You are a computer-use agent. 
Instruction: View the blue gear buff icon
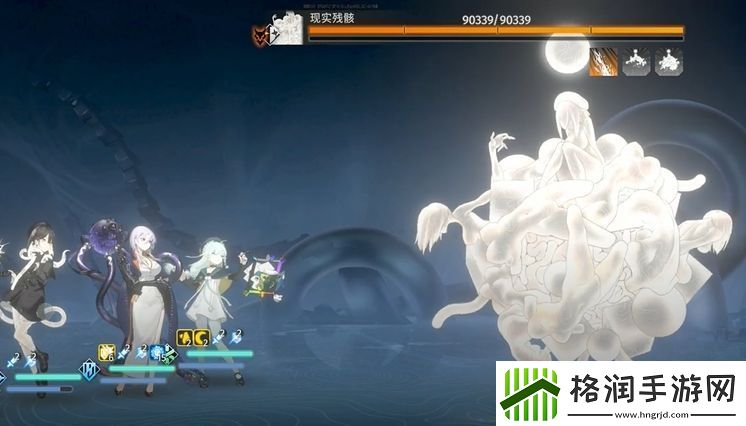[157, 351]
